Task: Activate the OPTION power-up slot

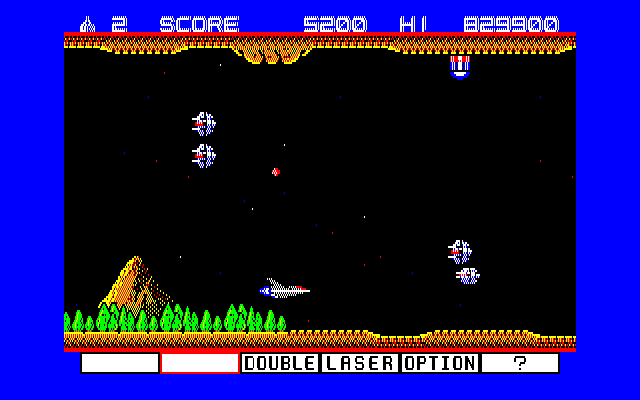Action: (x=440, y=363)
